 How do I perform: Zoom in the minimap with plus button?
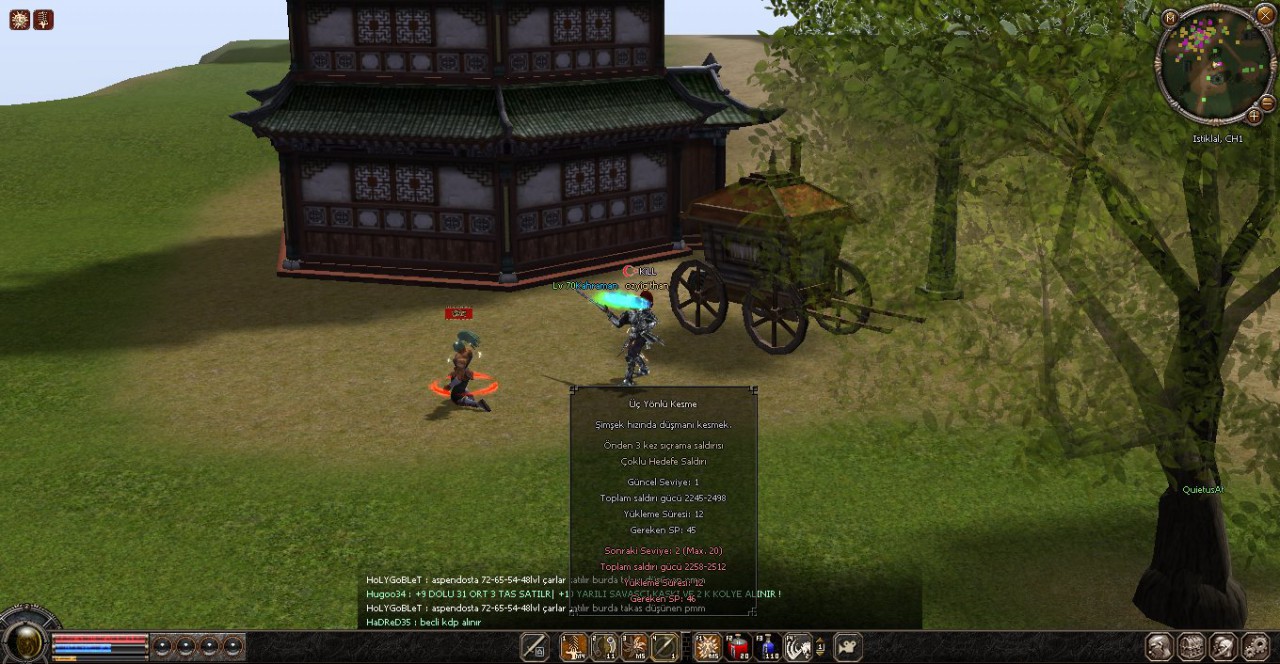1254,116
